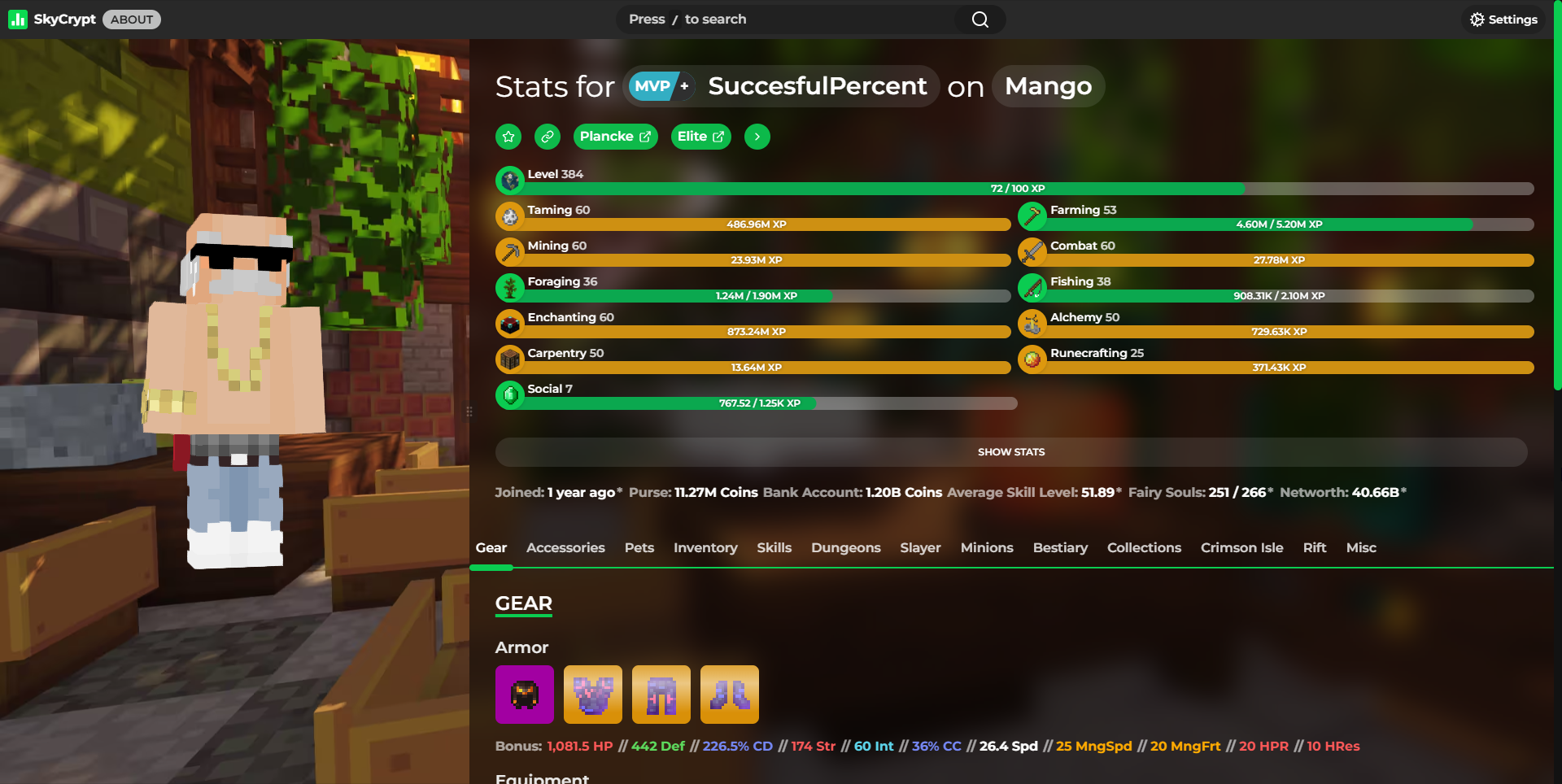View the Slayer tab
The image size is (1562, 784).
click(x=920, y=548)
